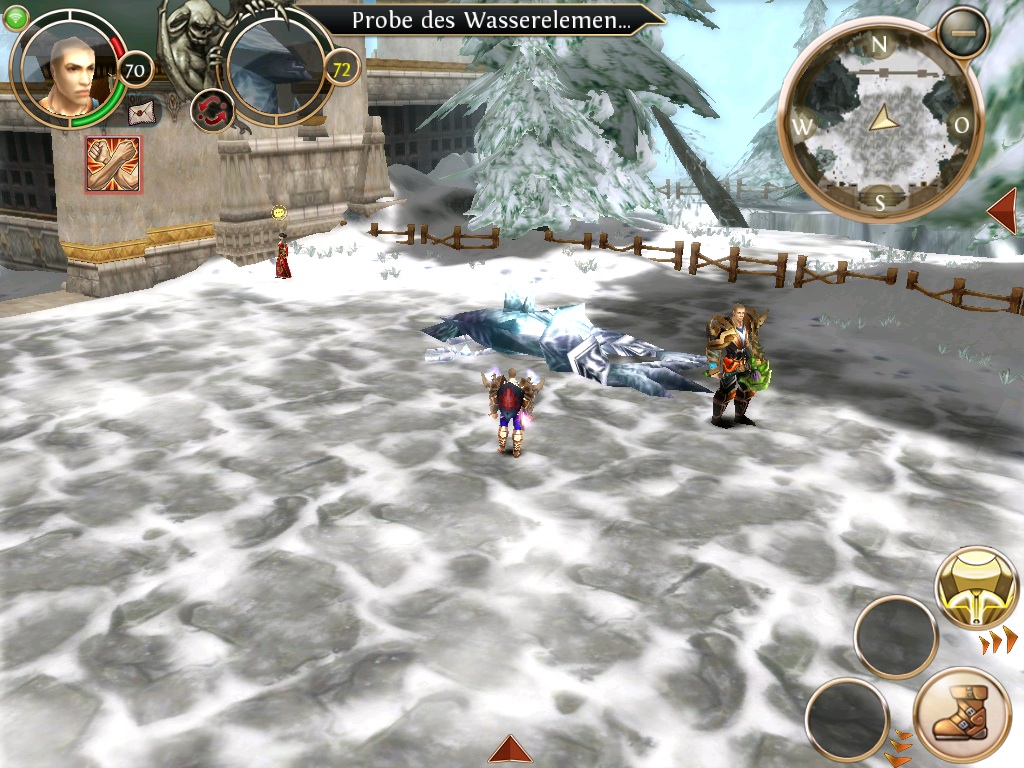The width and height of the screenshot is (1024, 768).
Task: Activate the golden armor skill button
Action: click(x=976, y=587)
